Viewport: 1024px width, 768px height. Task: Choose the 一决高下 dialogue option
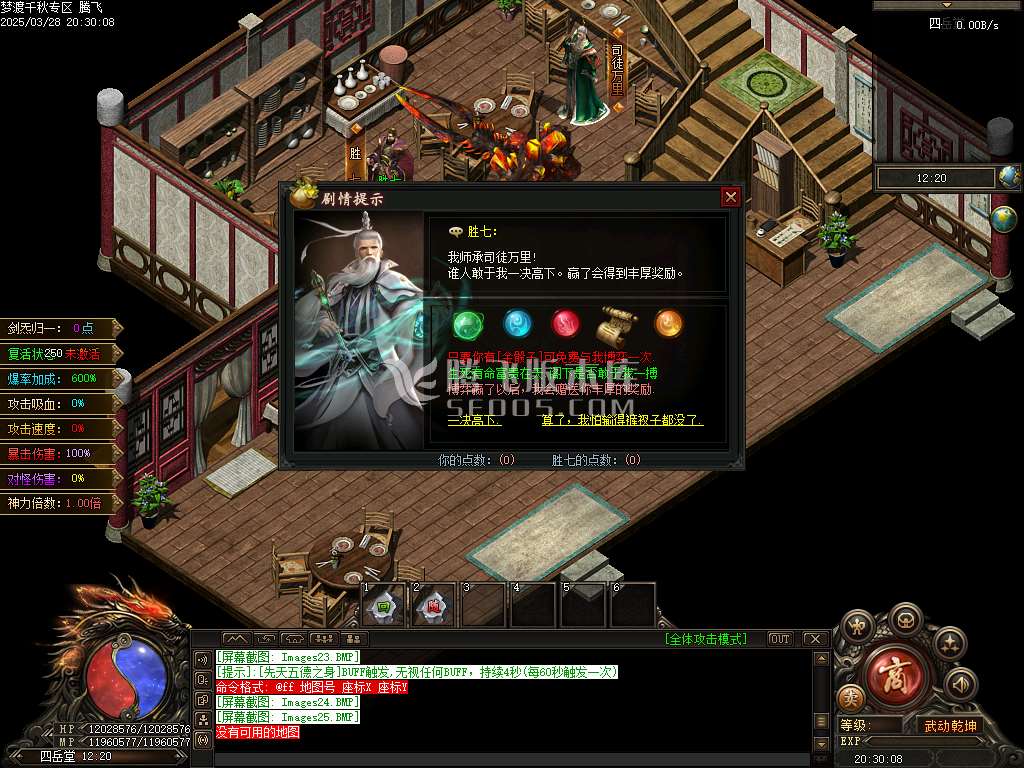coord(474,421)
